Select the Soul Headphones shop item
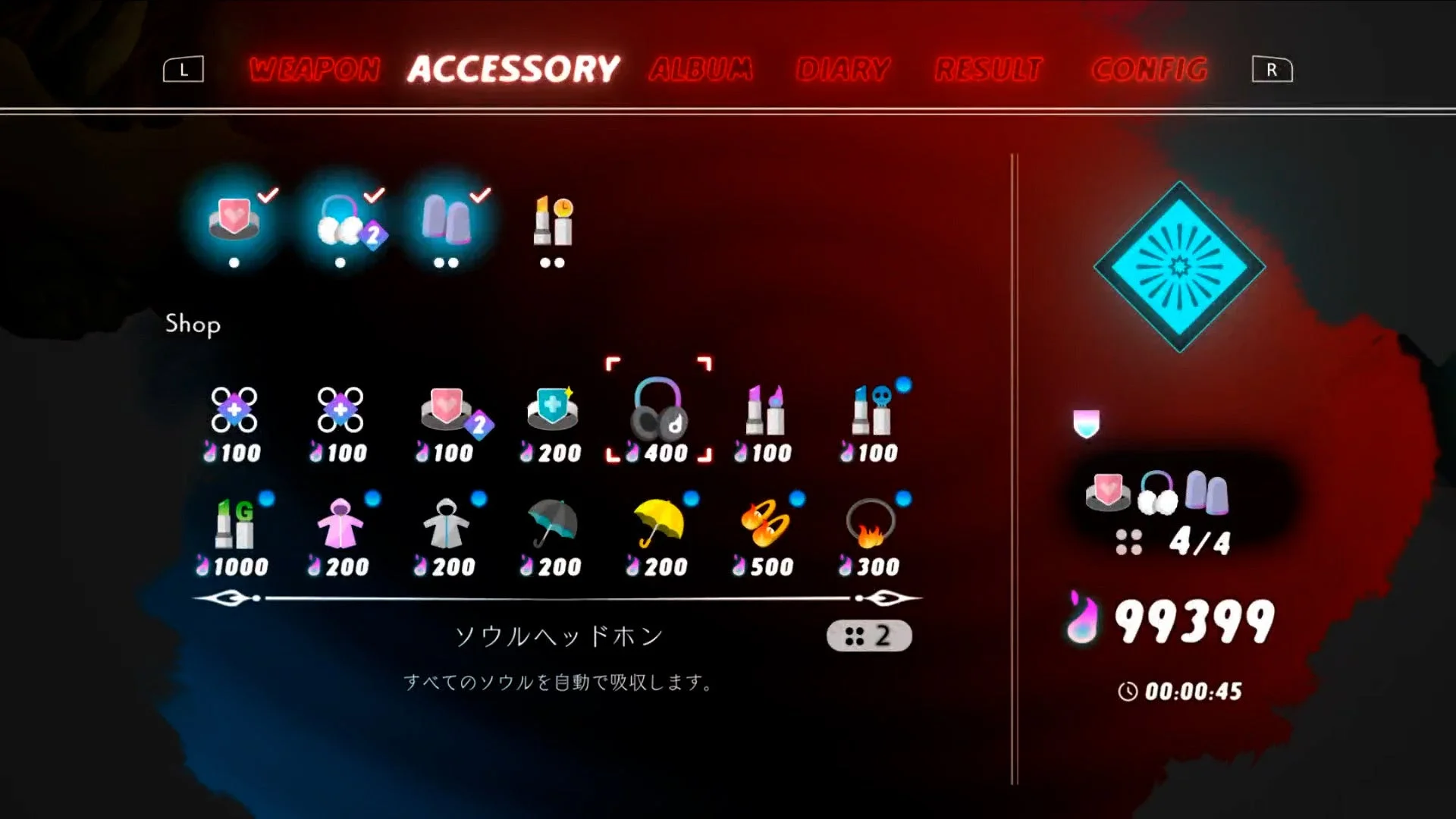Viewport: 1456px width, 819px height. pos(657,413)
